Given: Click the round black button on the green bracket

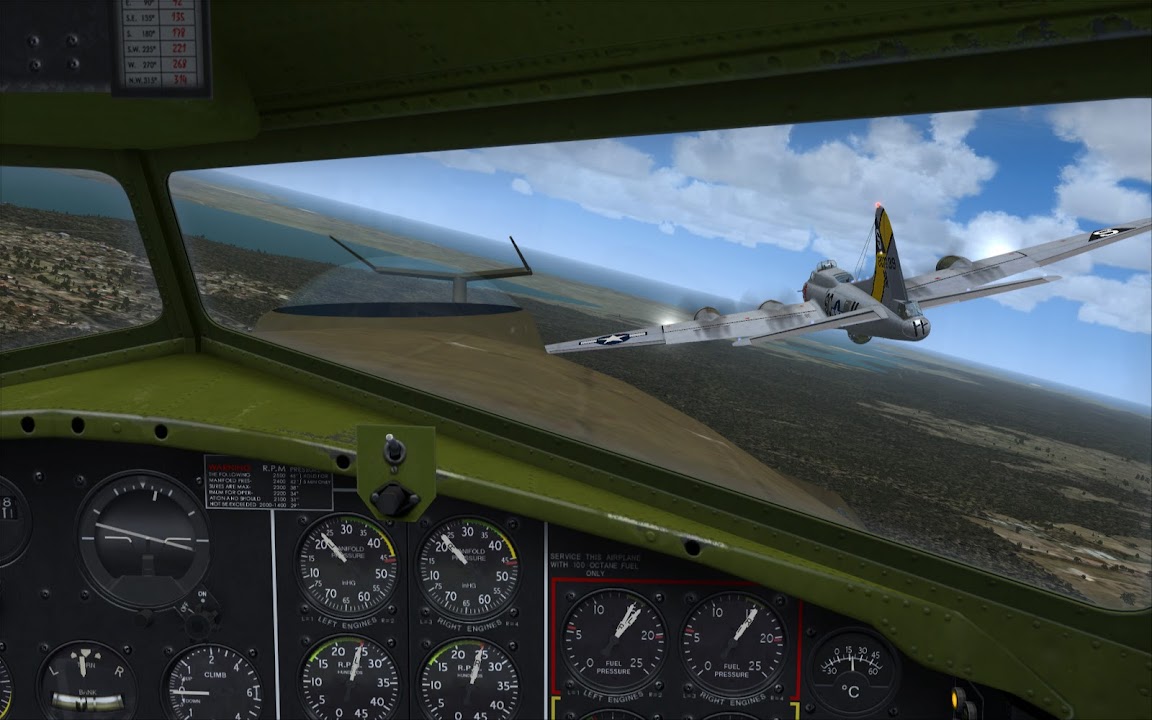Looking at the screenshot, I should pos(394,497).
